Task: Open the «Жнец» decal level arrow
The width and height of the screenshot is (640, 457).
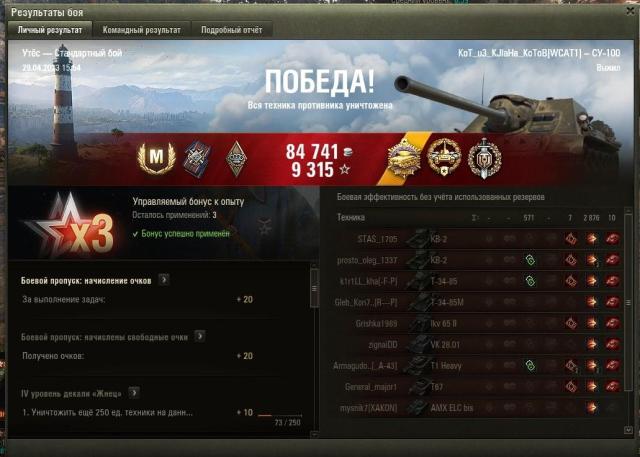Action: [x=133, y=393]
